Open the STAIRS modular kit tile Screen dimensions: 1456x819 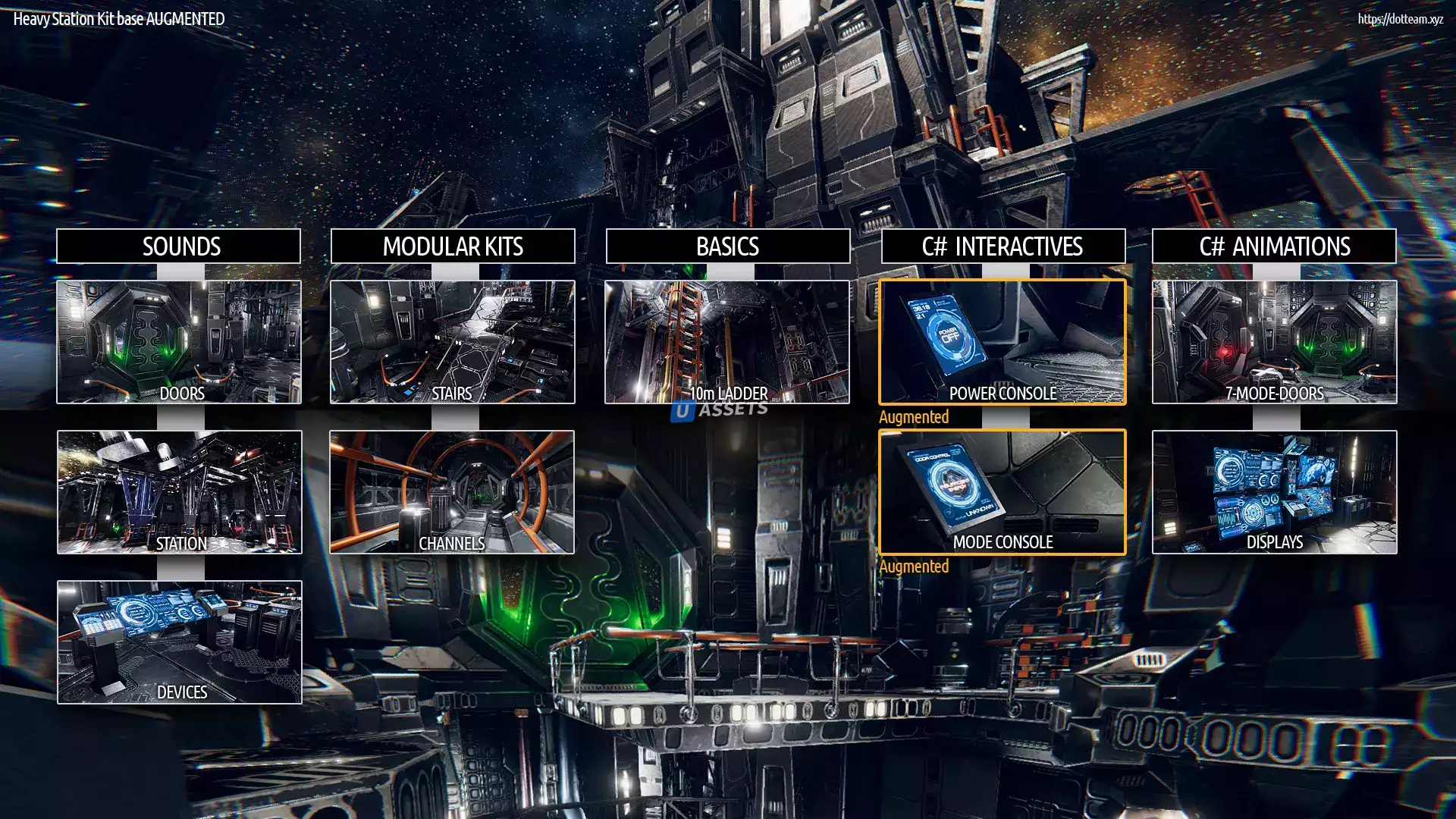point(453,342)
